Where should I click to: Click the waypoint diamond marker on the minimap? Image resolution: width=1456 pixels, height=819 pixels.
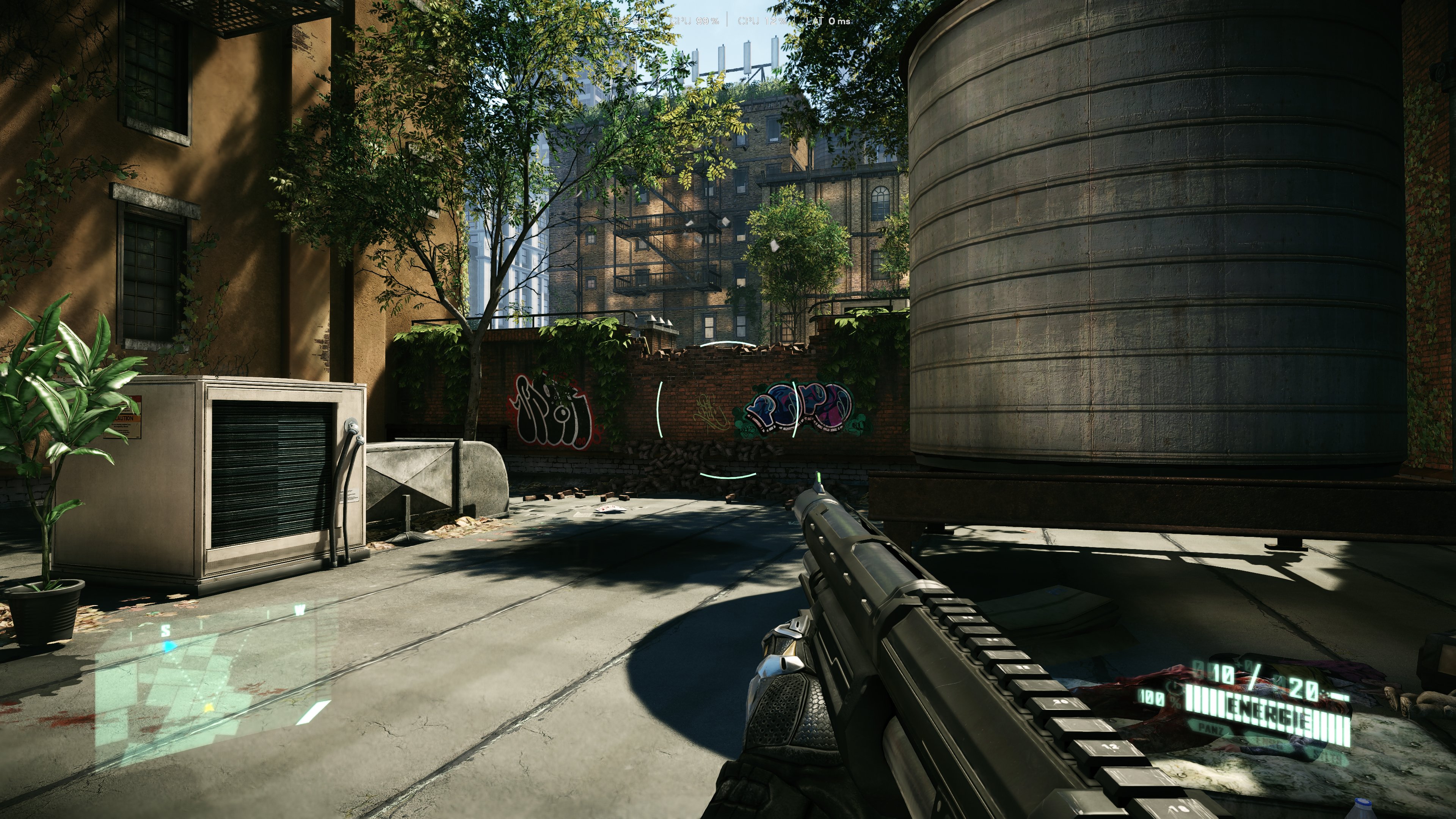coord(209,708)
